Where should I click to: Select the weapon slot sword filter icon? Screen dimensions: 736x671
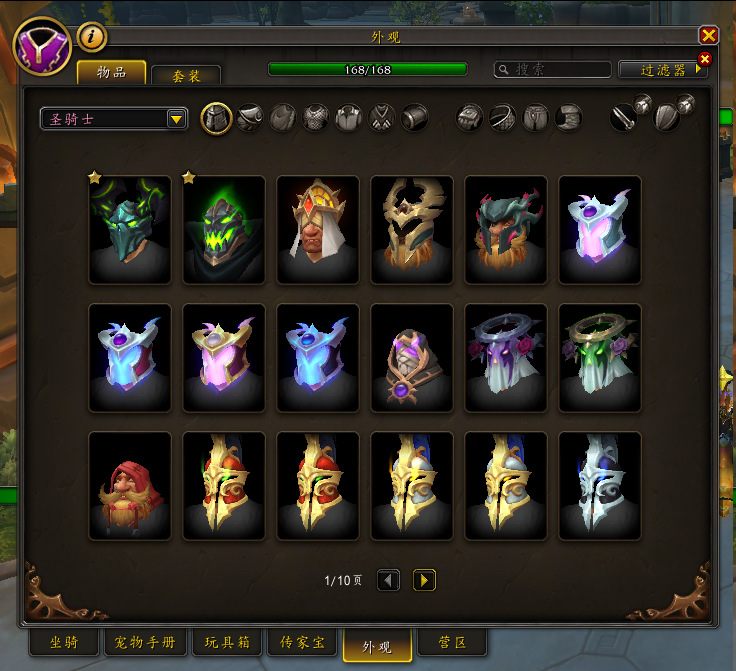624,118
